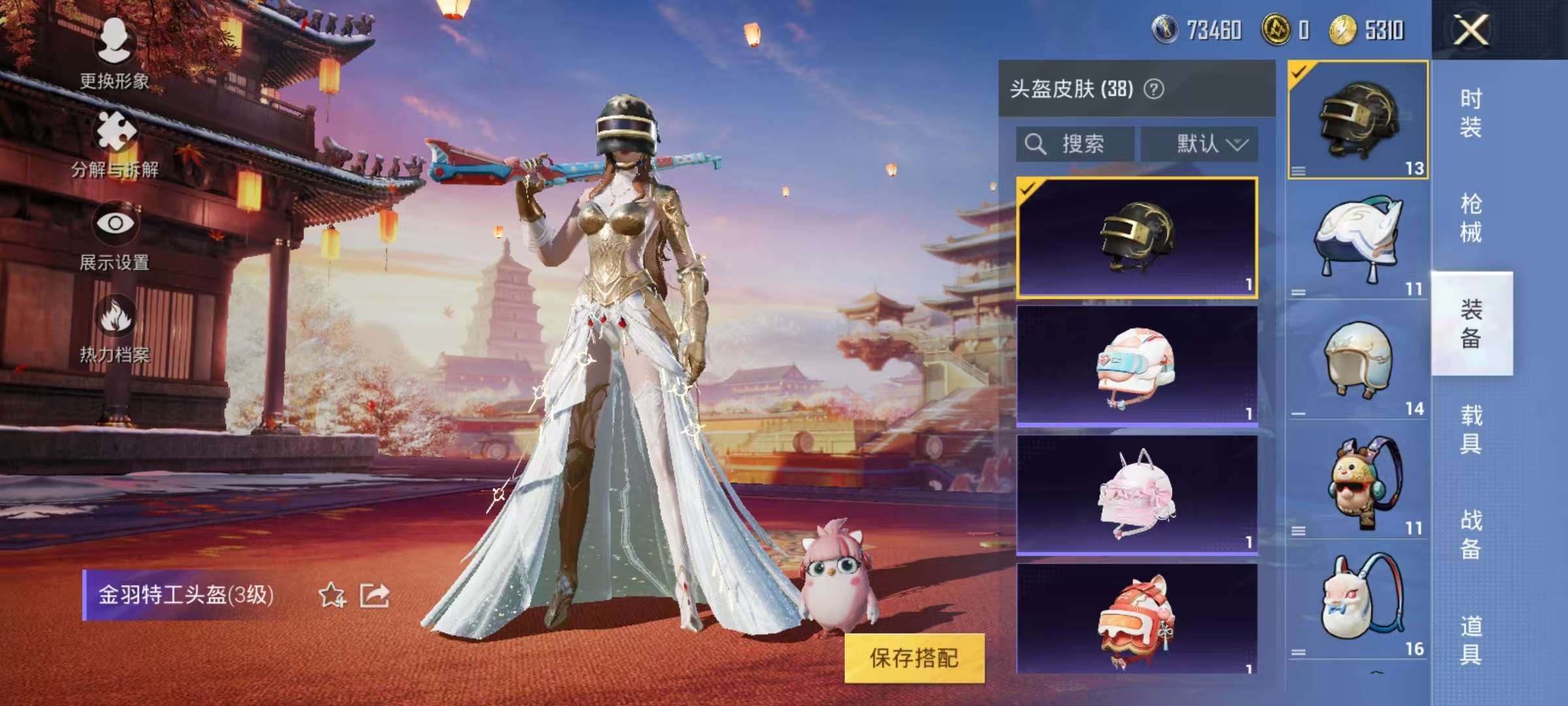Click the search magnifier in 搜索 field
1568x706 pixels.
(1034, 144)
